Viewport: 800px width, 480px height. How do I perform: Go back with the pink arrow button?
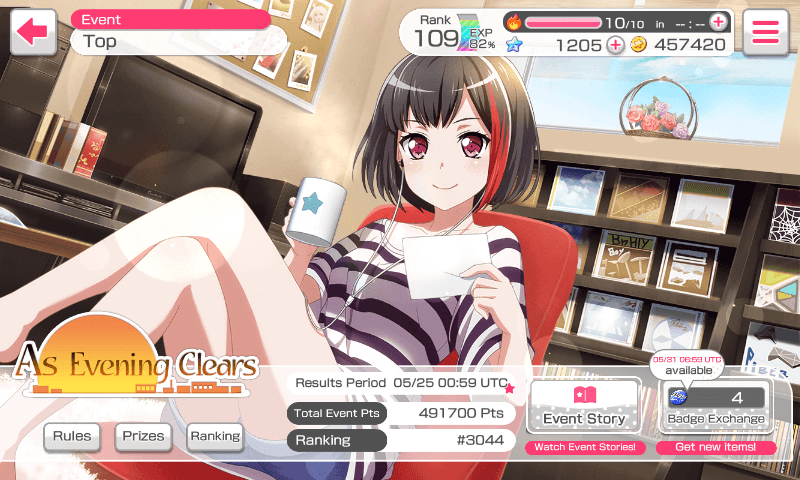pyautogui.click(x=33, y=31)
